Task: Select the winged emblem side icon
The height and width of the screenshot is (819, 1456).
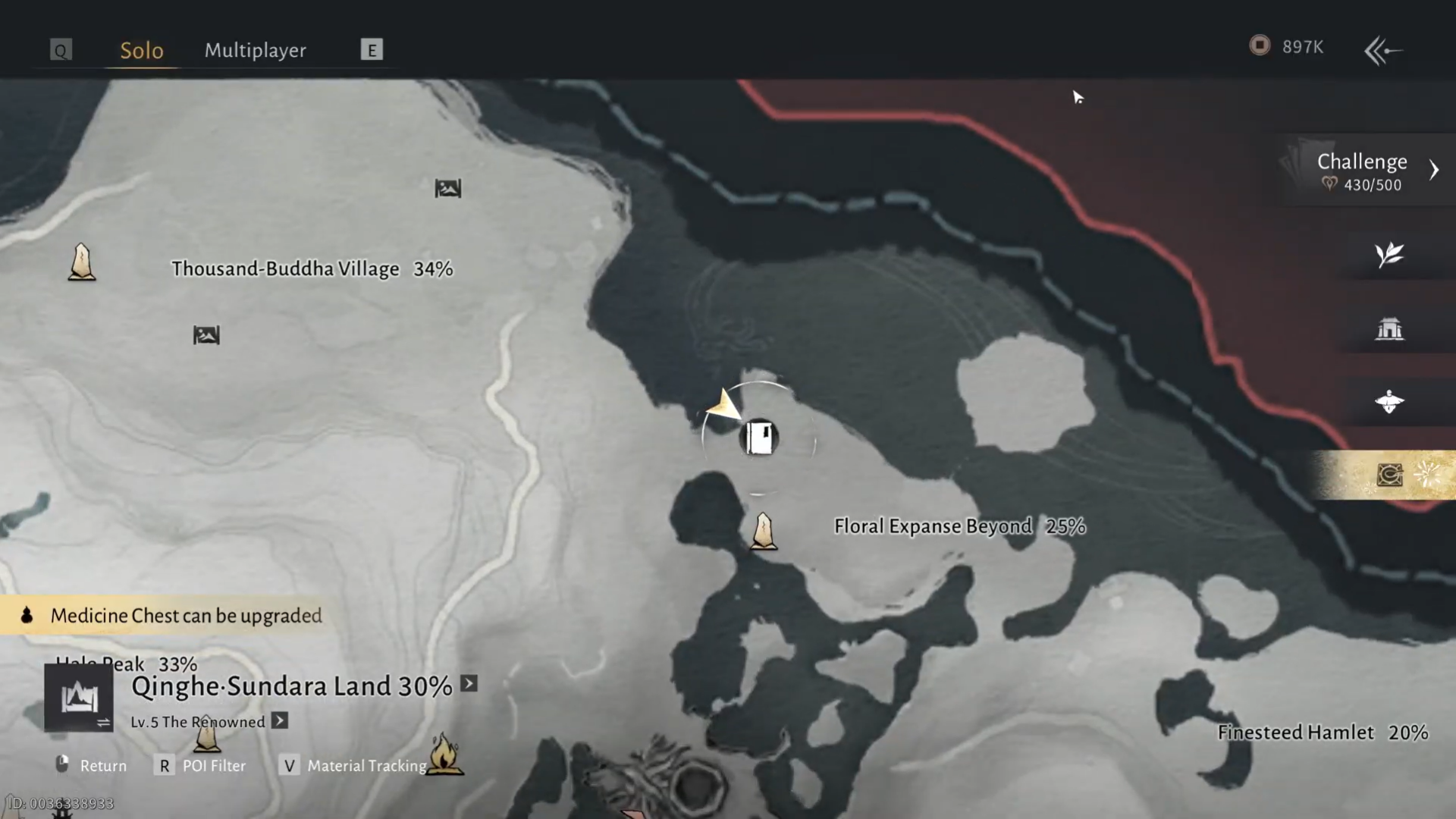Action: point(1389,402)
